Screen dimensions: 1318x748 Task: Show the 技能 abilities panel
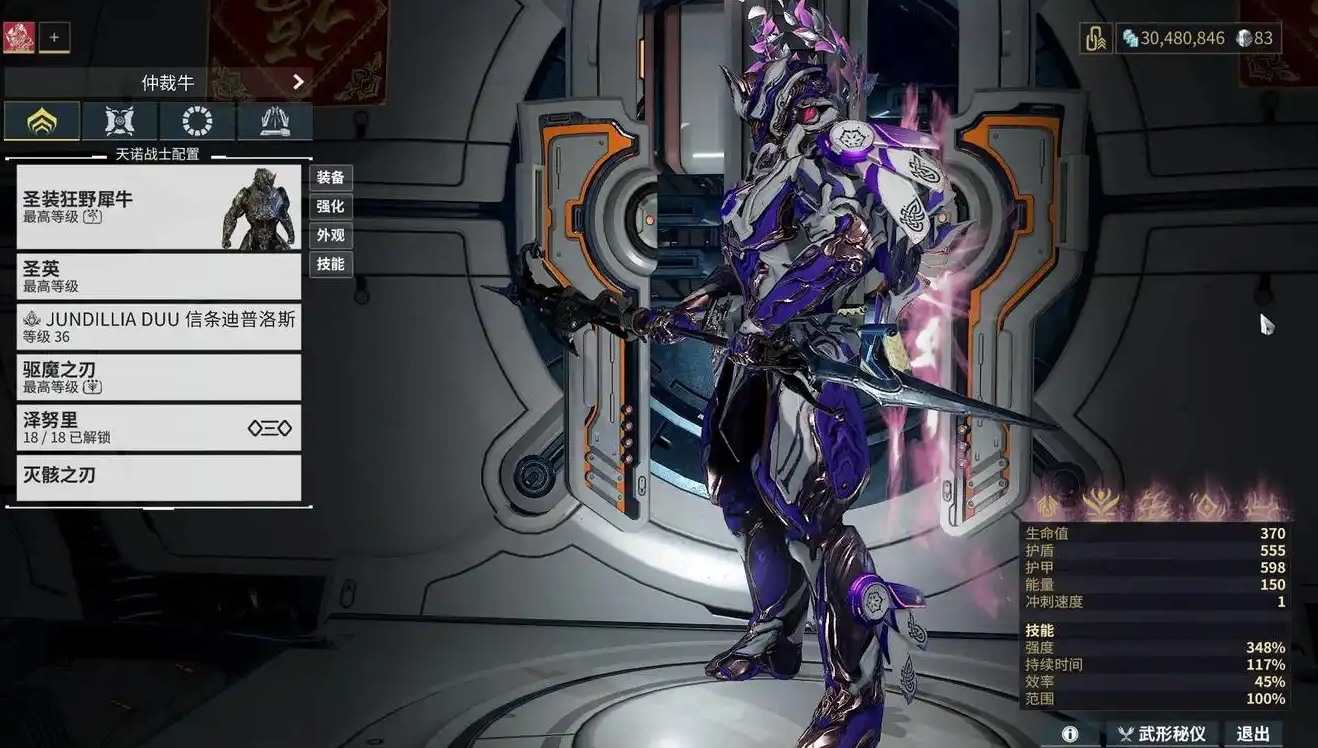point(330,265)
